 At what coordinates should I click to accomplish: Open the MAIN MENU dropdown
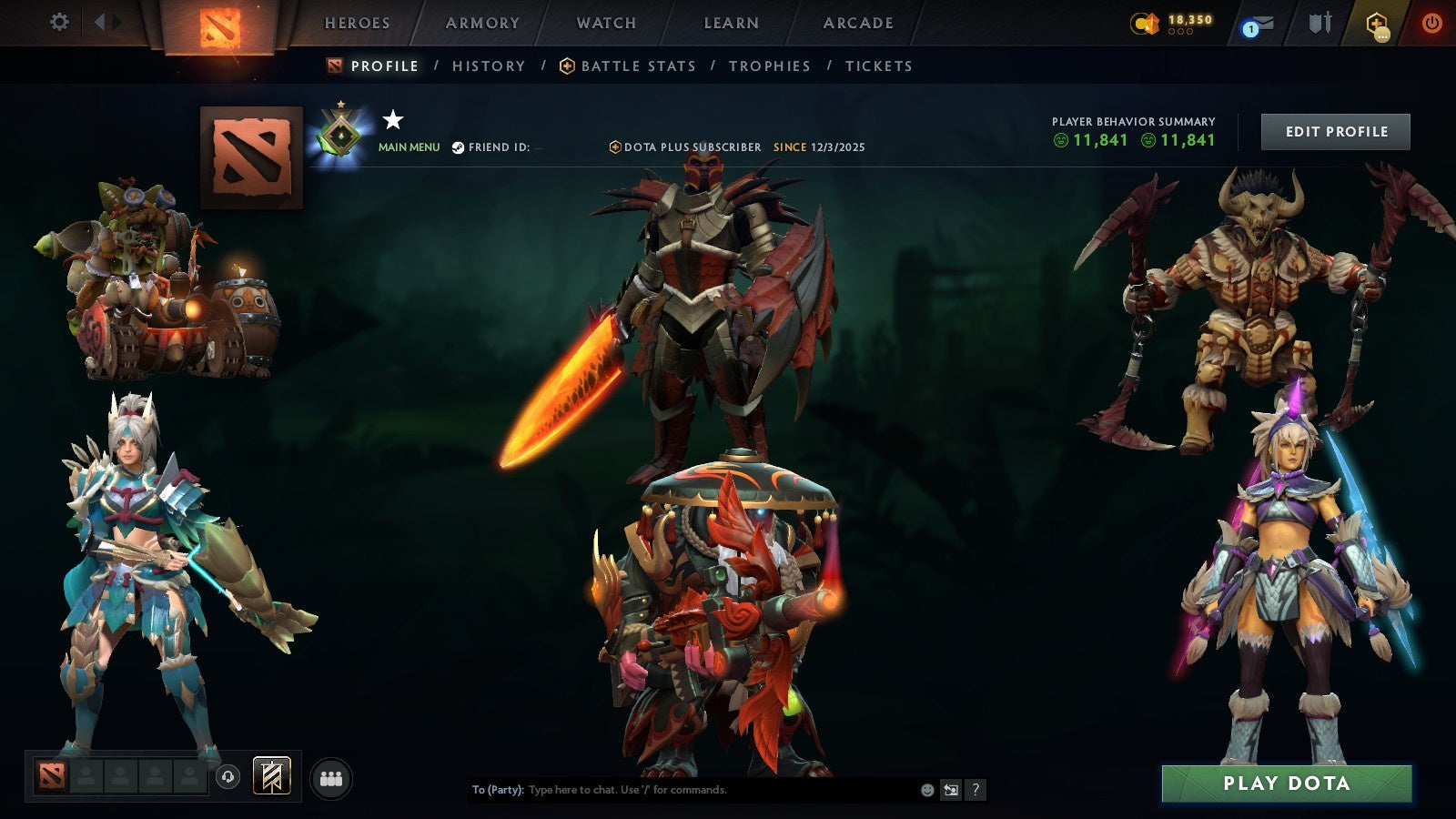pyautogui.click(x=409, y=146)
